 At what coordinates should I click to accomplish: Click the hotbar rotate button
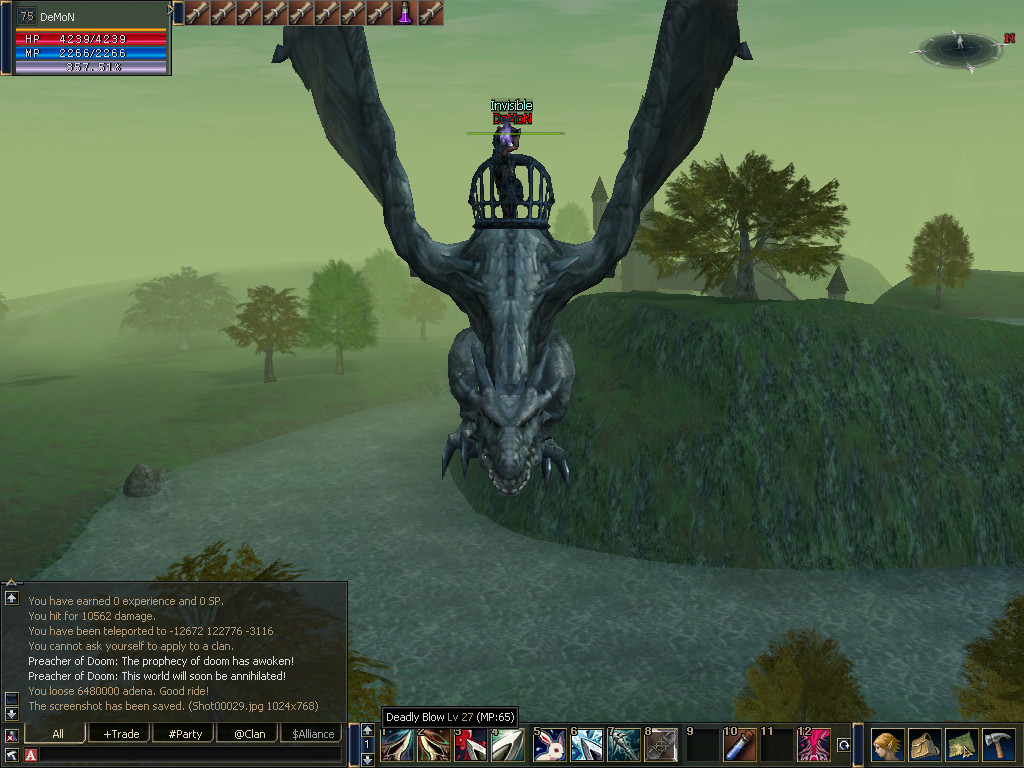click(x=843, y=745)
